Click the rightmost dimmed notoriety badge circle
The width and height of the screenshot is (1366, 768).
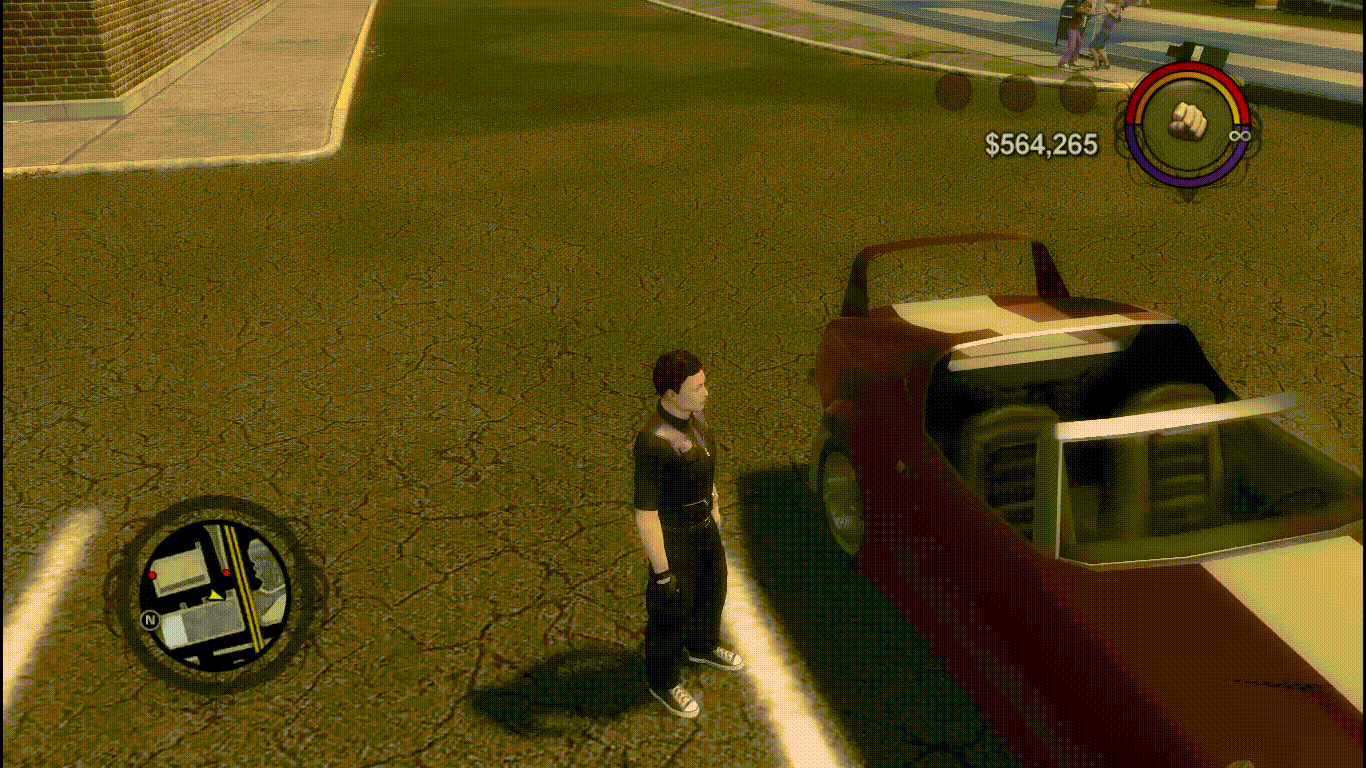[1078, 96]
